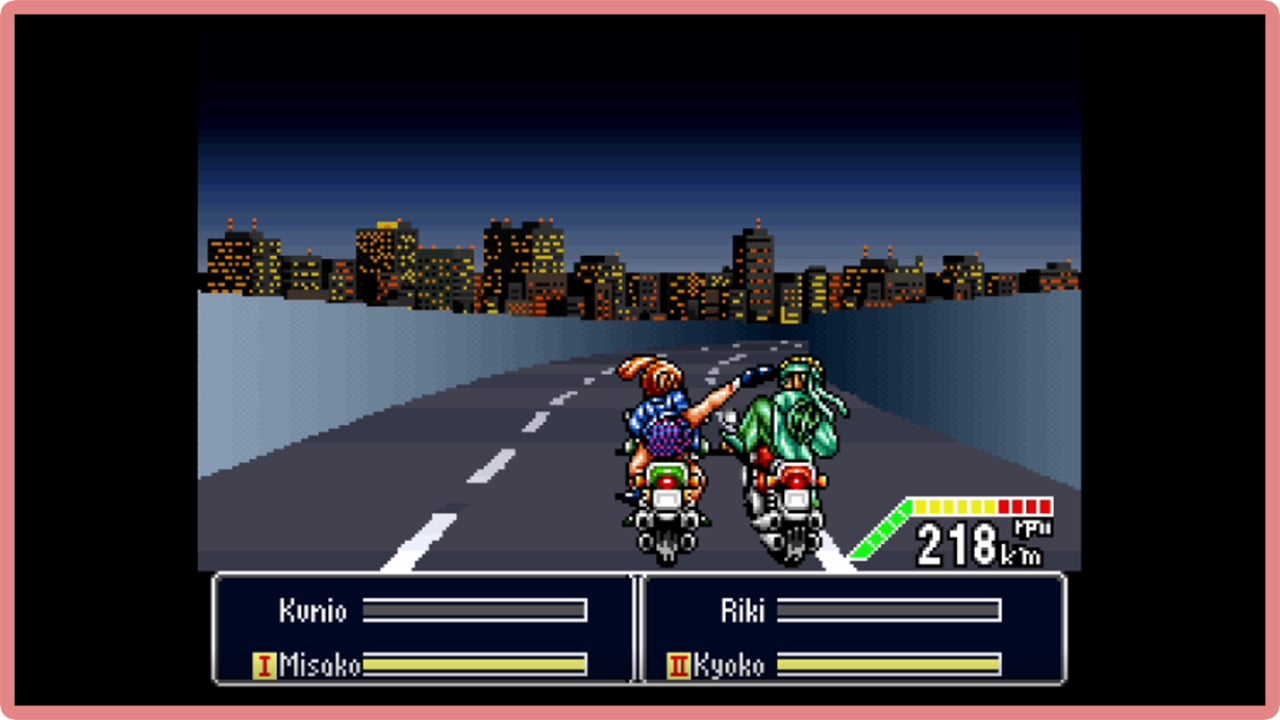Click the divider between the two status panels
The height and width of the screenshot is (720, 1280).
tap(637, 630)
